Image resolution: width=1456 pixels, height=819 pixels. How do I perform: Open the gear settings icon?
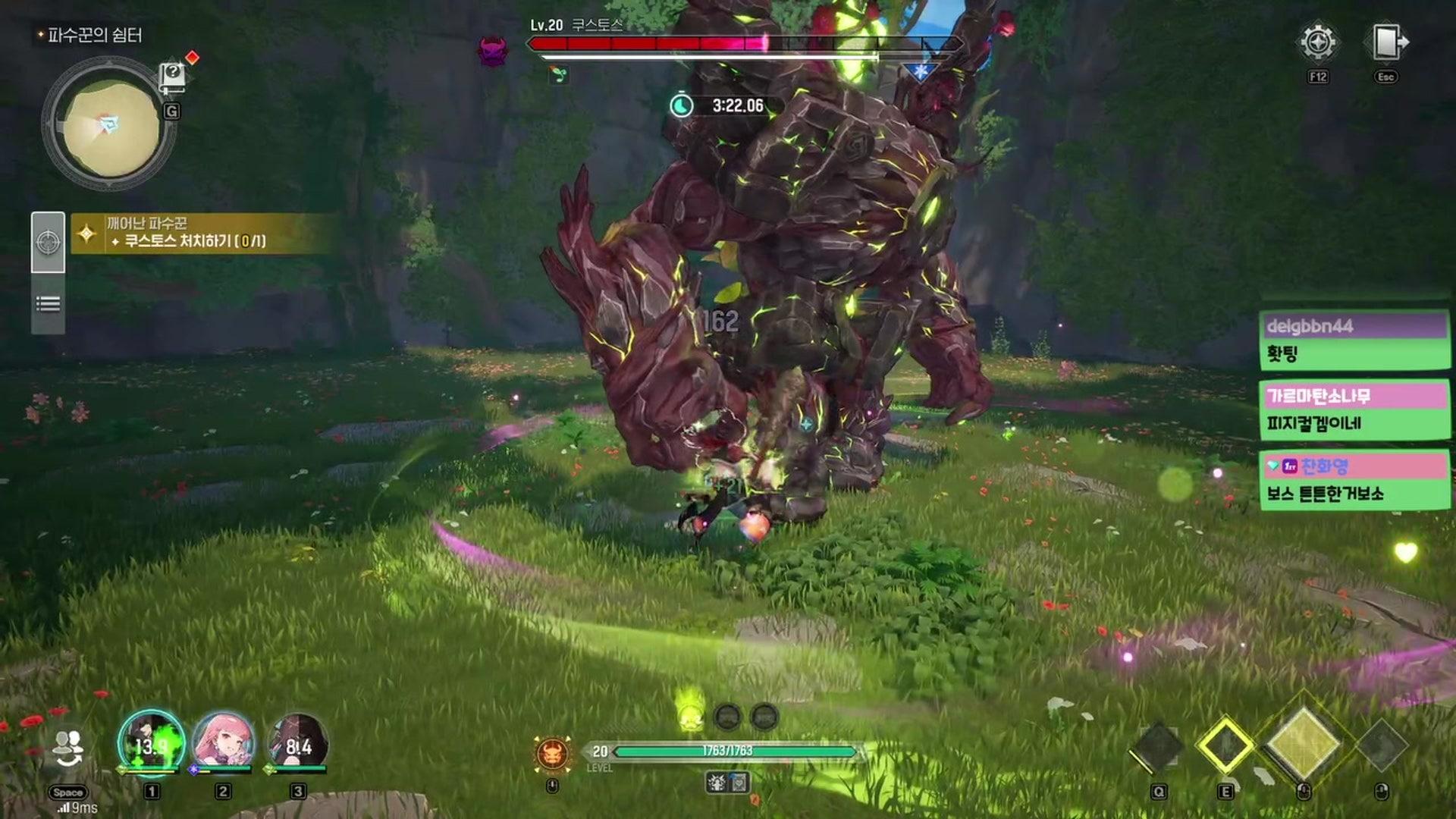(x=1318, y=42)
